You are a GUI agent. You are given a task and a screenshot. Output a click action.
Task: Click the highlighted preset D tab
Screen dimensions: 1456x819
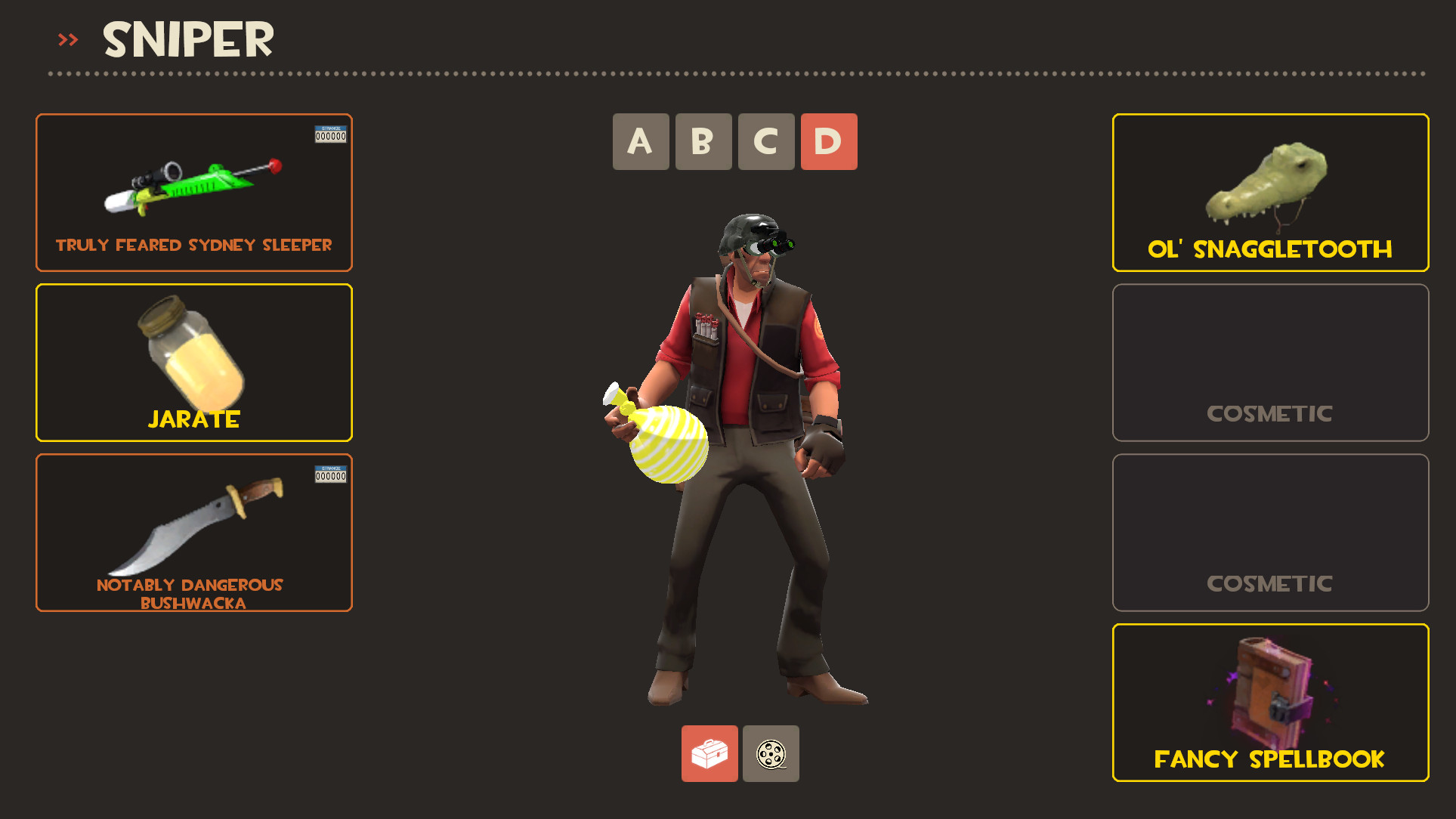click(x=828, y=141)
